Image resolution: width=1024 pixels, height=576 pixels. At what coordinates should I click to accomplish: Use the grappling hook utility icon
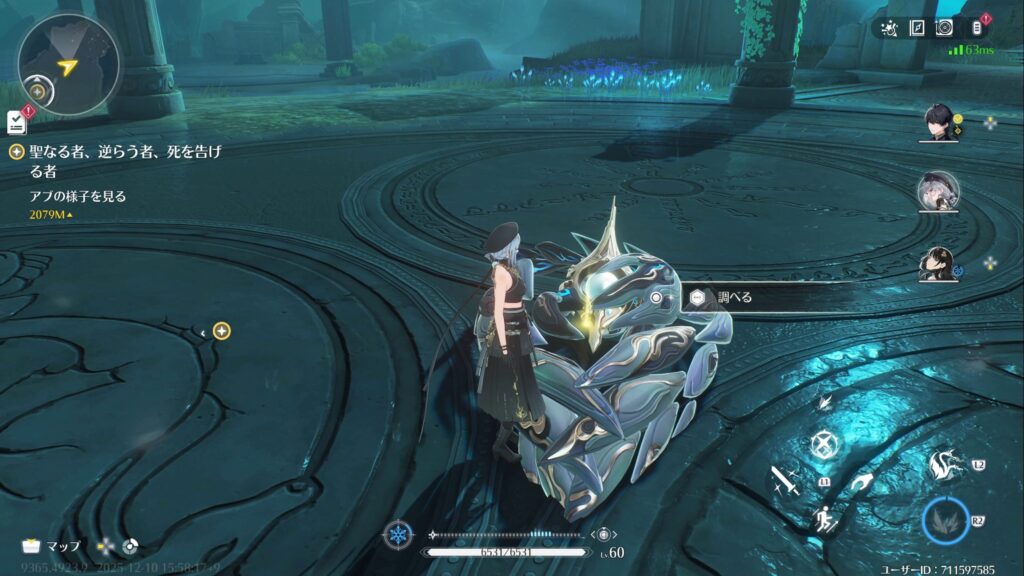point(861,483)
